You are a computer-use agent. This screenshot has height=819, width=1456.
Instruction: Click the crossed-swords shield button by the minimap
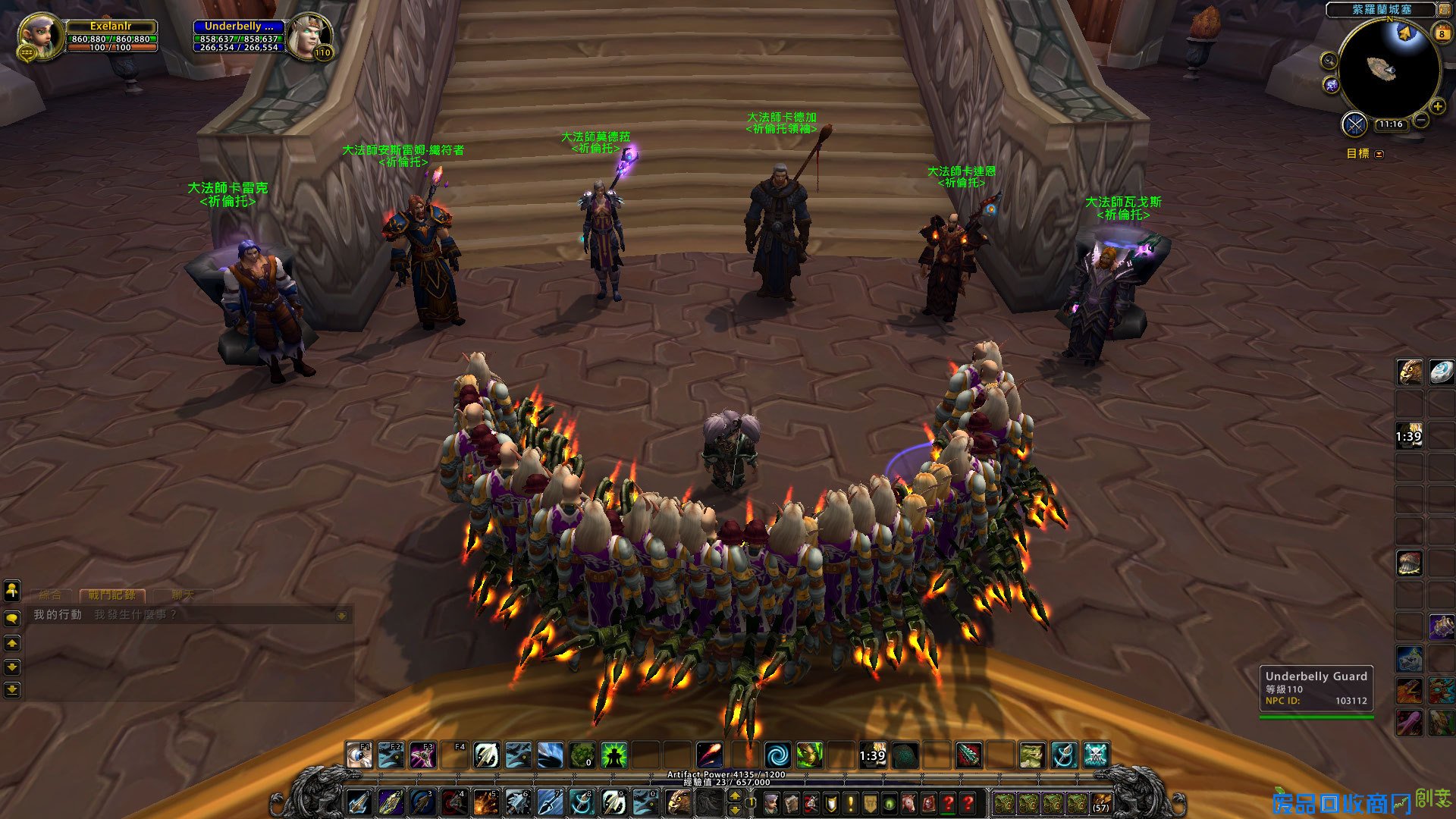coord(1354,124)
